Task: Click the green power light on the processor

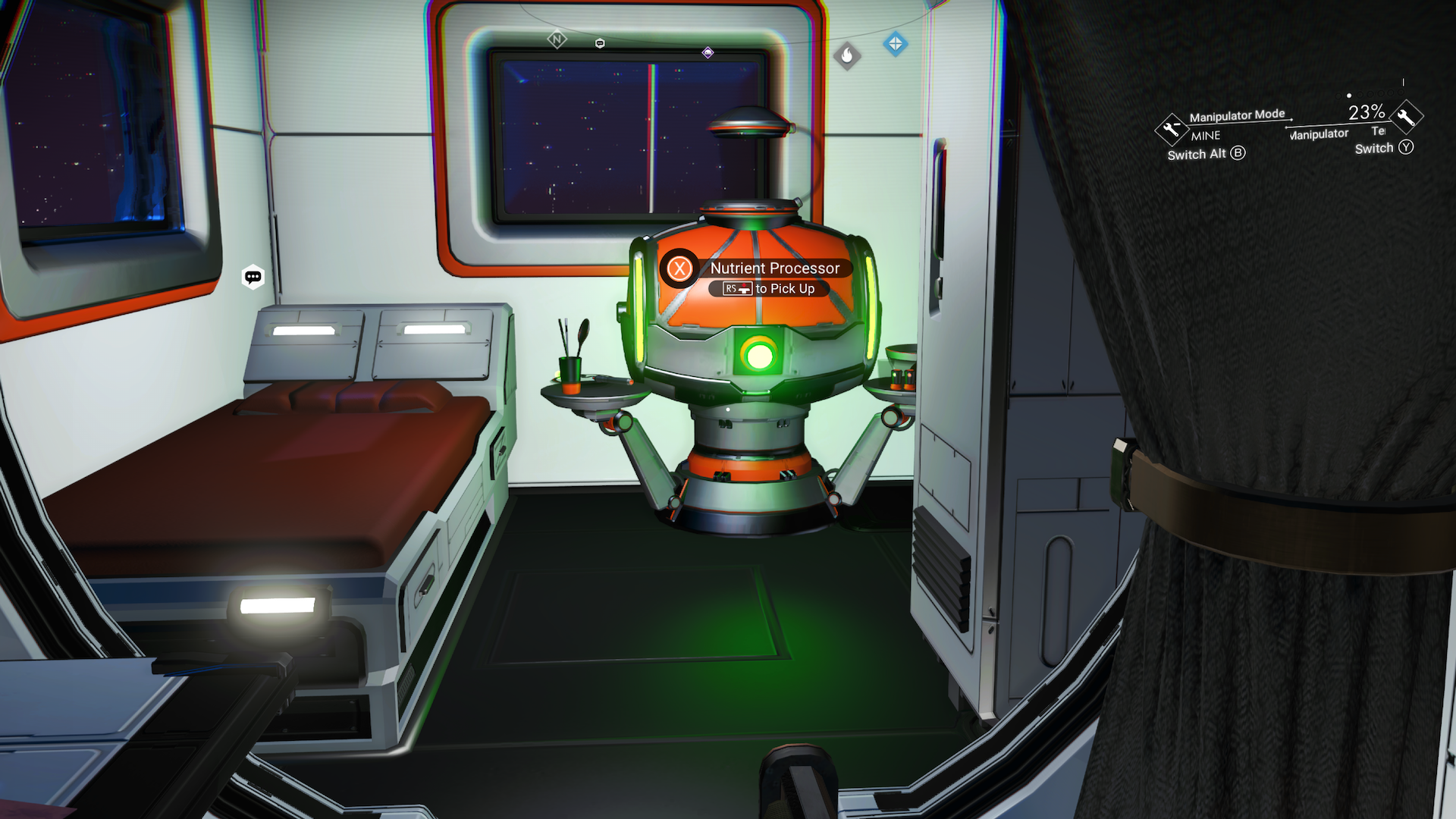Action: 761,353
